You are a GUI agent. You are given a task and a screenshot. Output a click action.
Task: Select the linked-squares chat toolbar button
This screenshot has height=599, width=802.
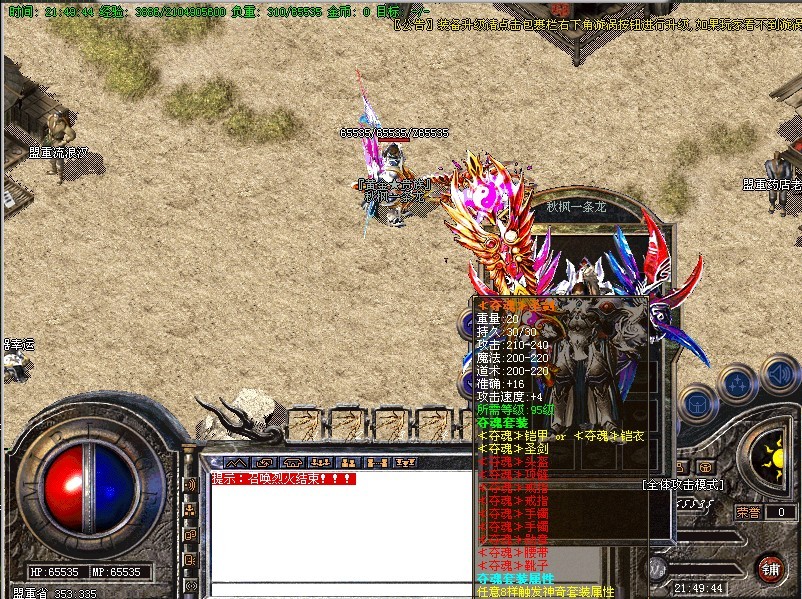pos(377,463)
